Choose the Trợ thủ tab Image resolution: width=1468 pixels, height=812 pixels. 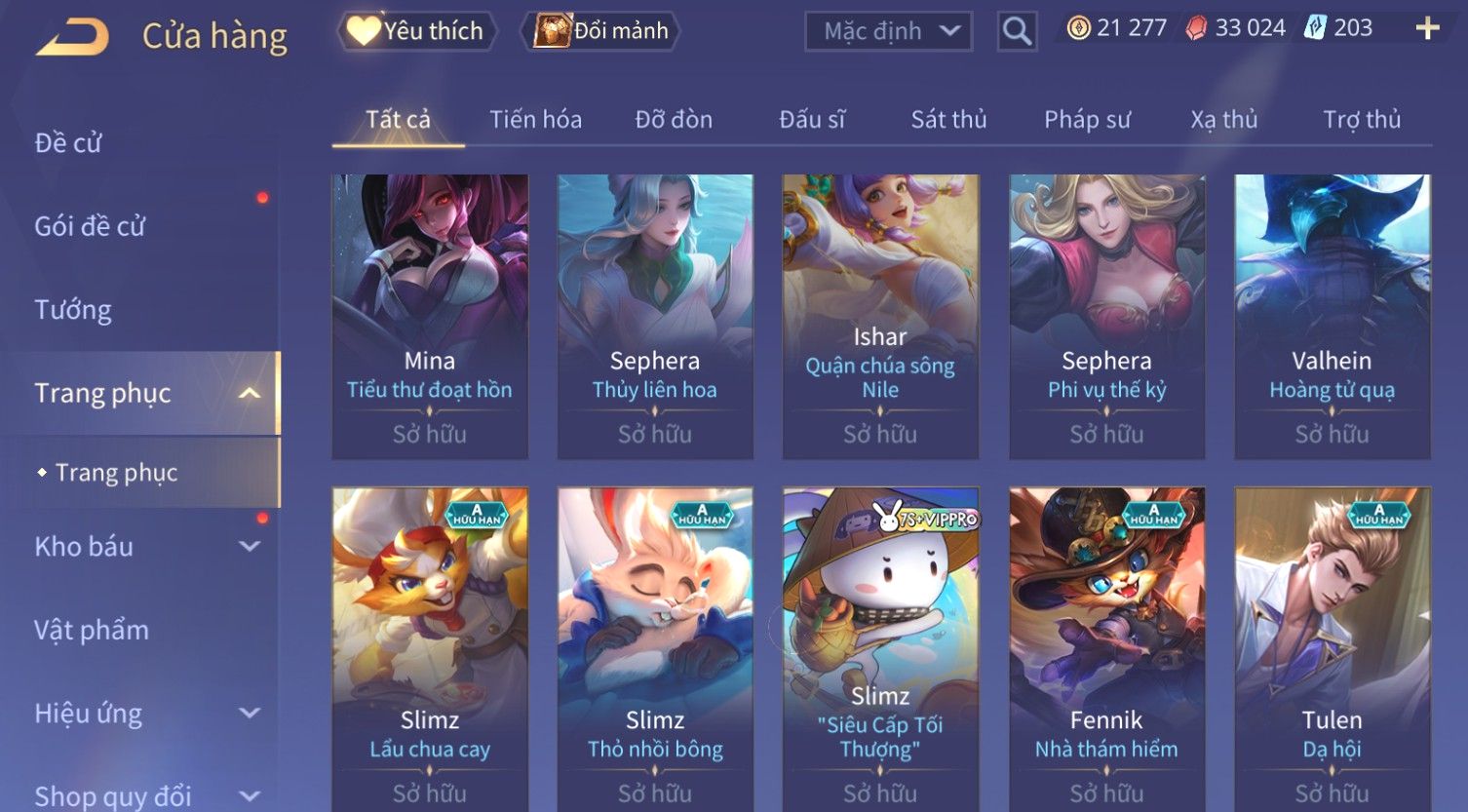[1361, 120]
